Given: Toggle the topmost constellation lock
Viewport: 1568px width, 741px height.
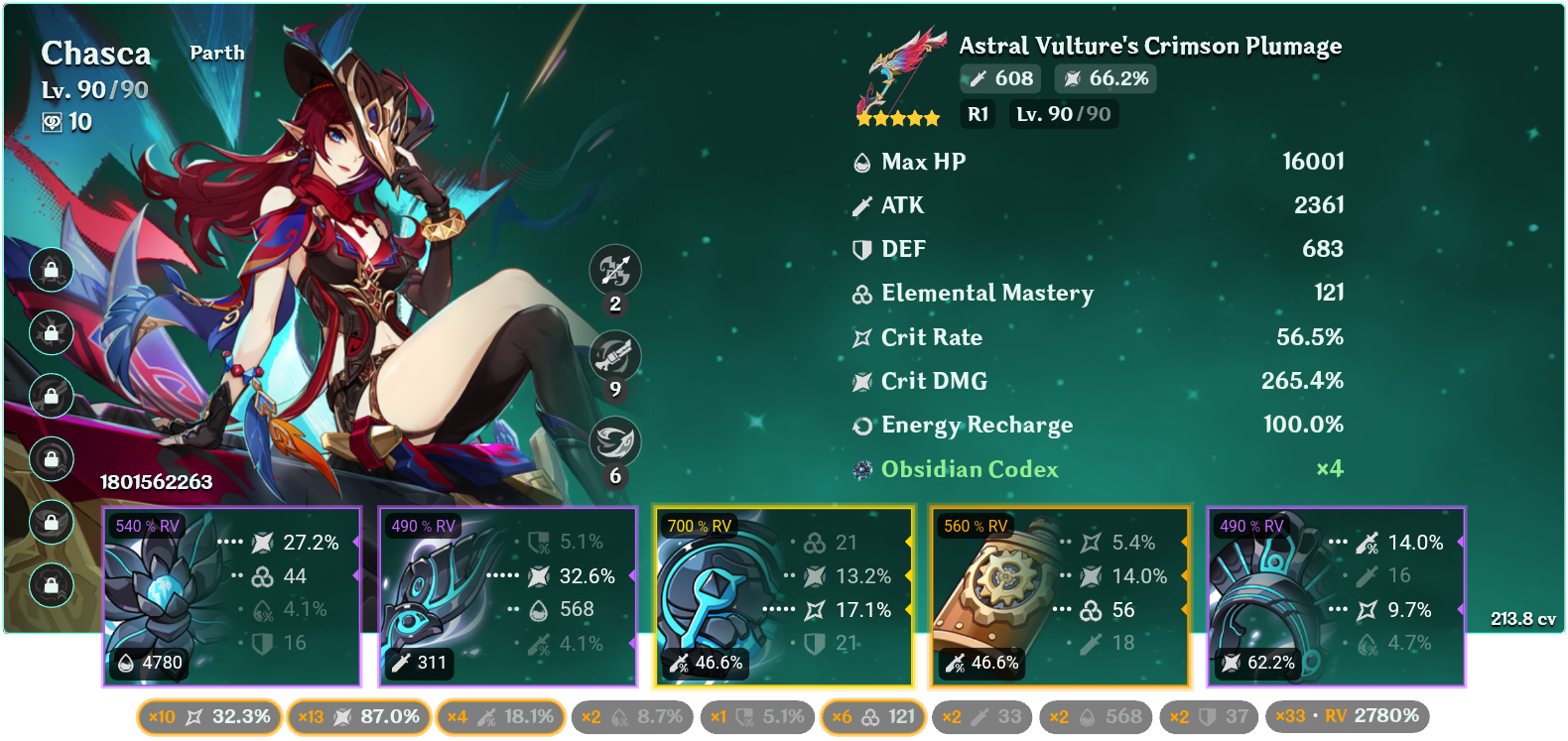Looking at the screenshot, I should click(x=51, y=271).
